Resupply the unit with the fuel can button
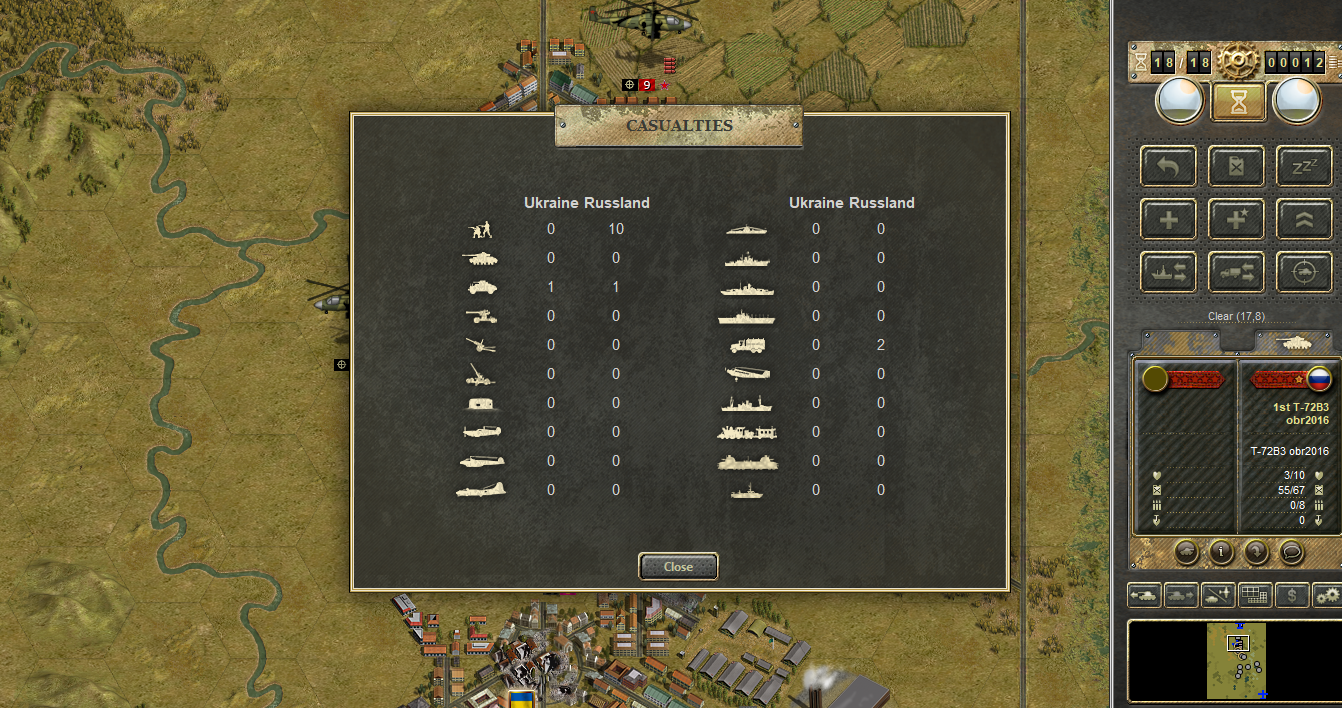The height and width of the screenshot is (708, 1342). (1237, 167)
